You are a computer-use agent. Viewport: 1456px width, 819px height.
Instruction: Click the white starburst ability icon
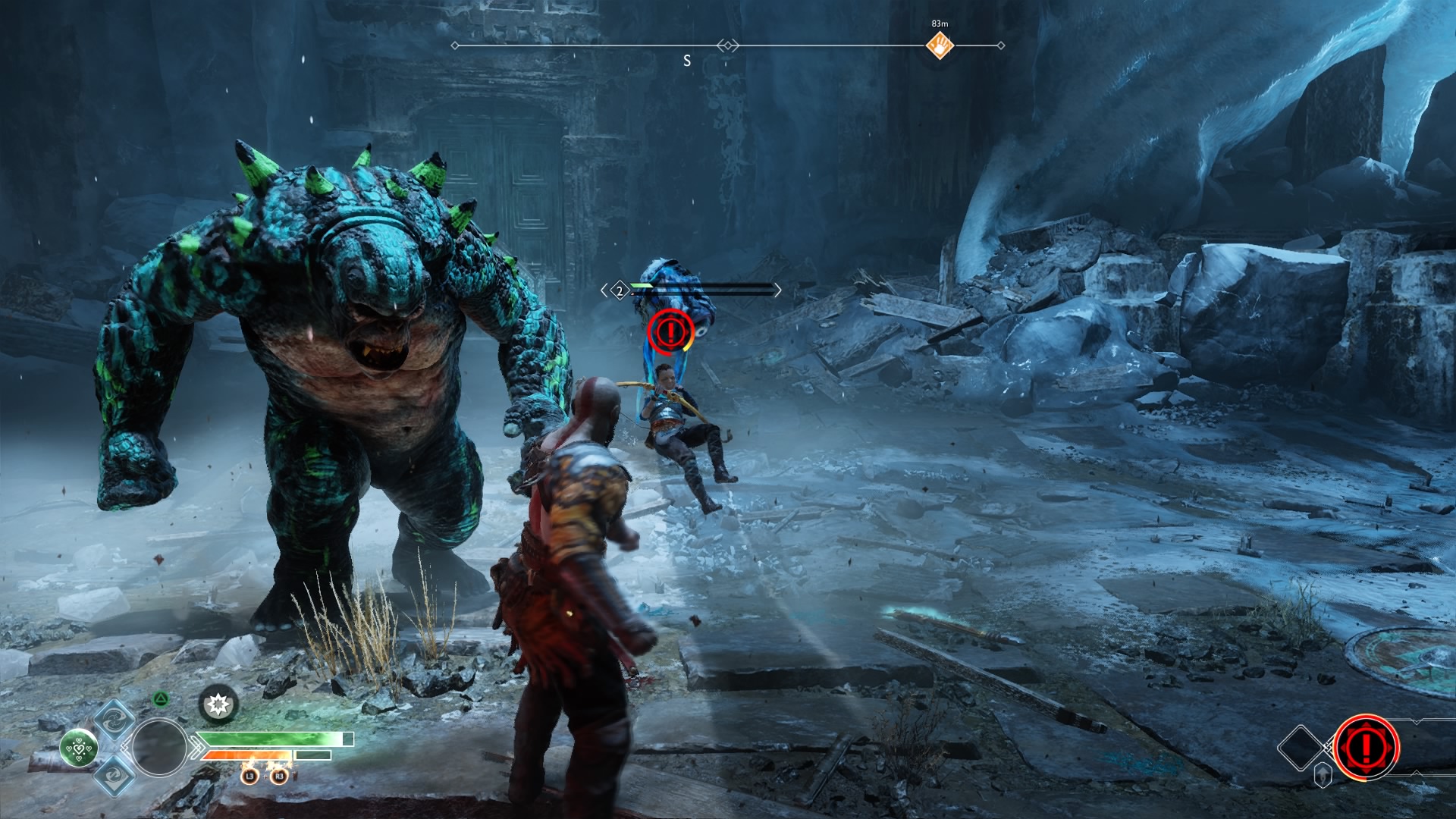point(218,705)
